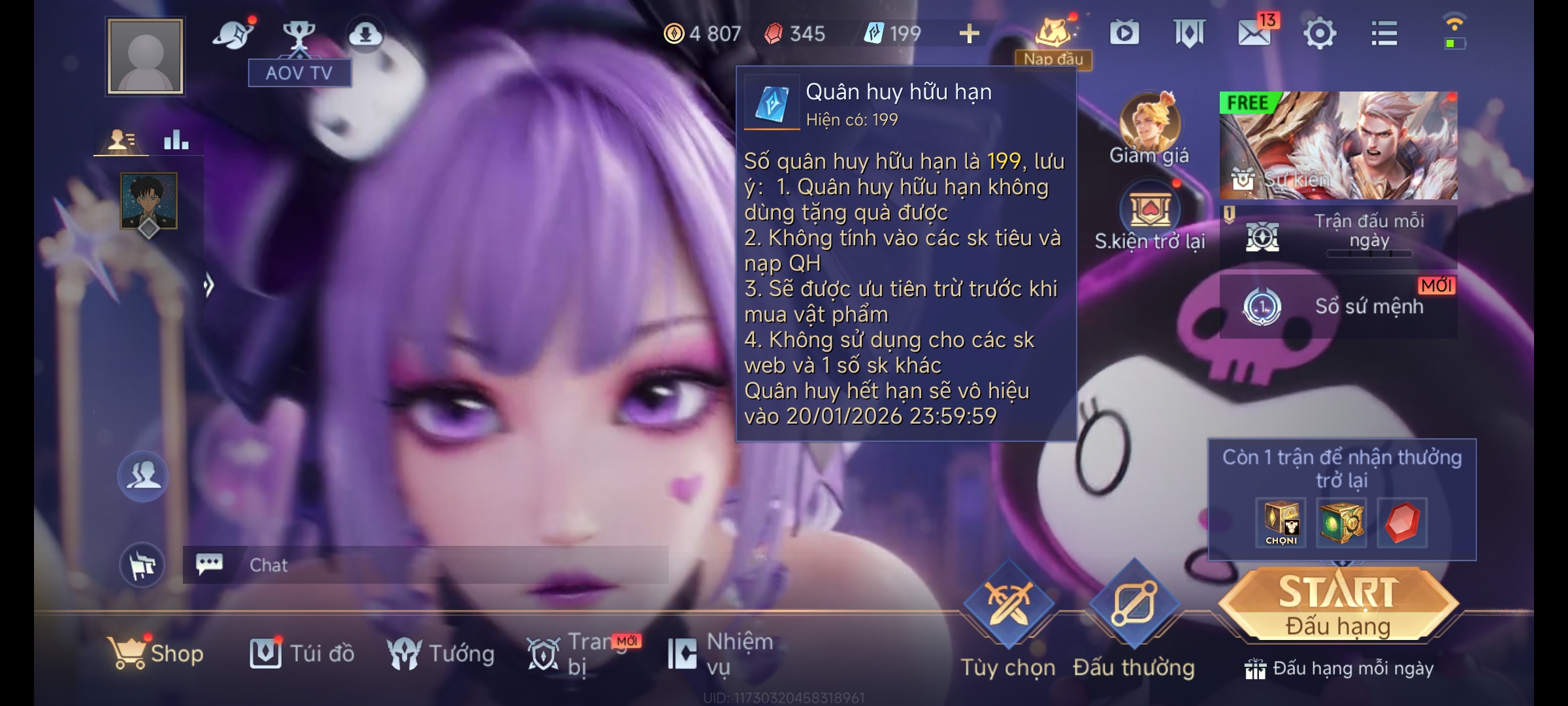Open the Giảm giá discount shop

[x=1150, y=131]
